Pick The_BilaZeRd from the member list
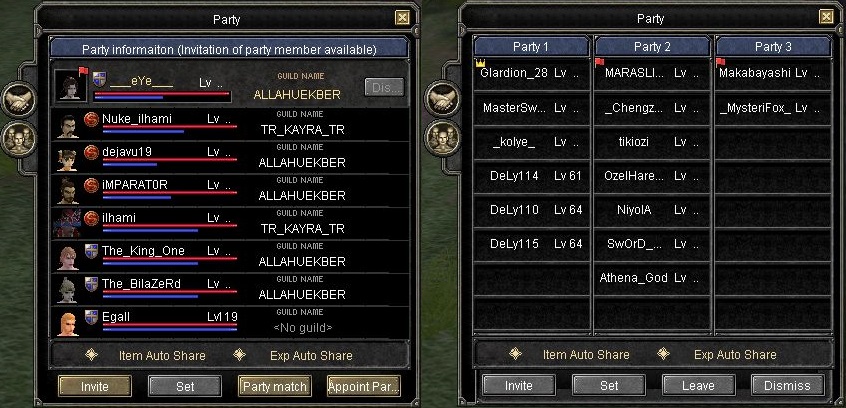 coord(140,284)
